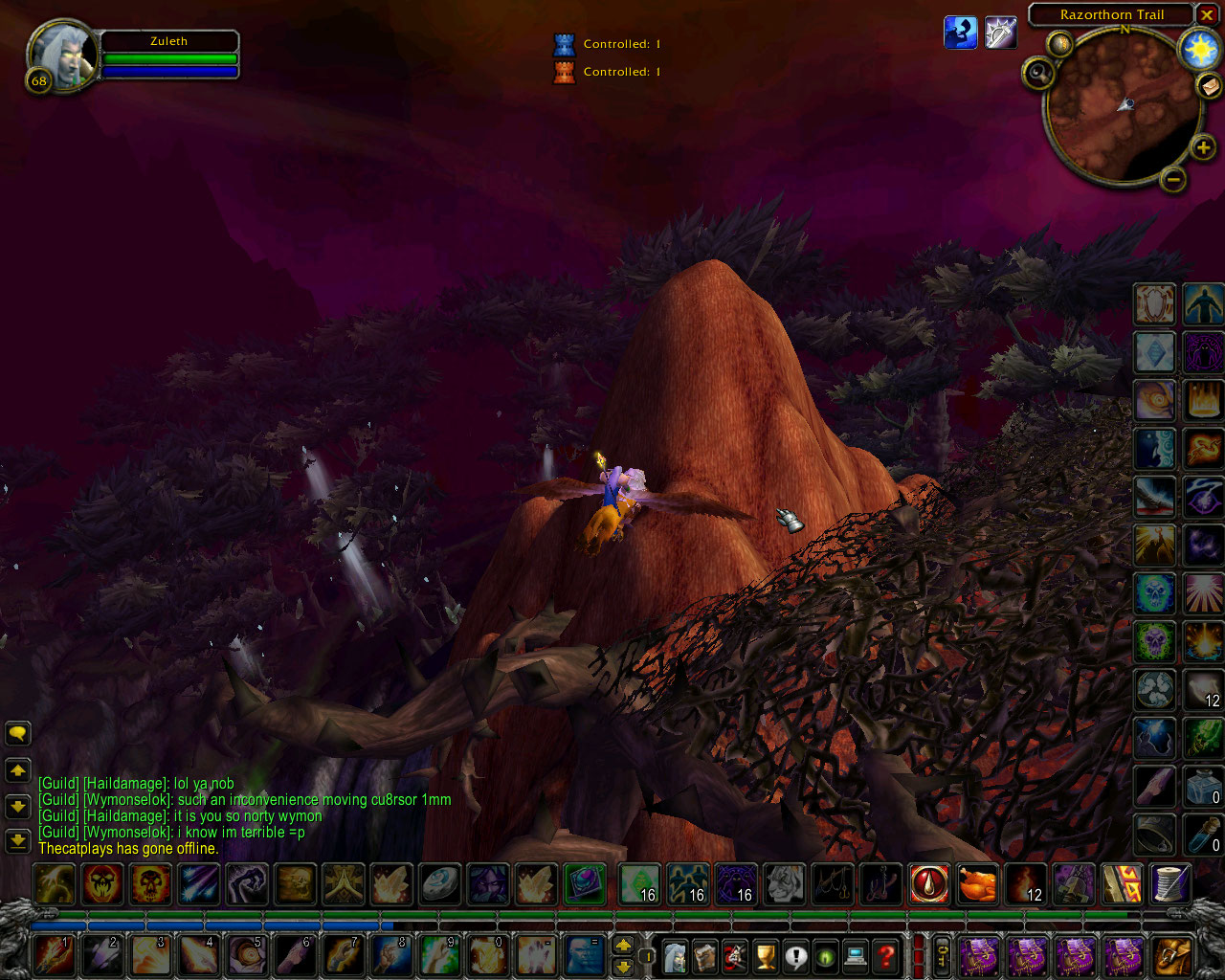Toggle the keyring key button
The image size is (1225, 980).
(943, 956)
